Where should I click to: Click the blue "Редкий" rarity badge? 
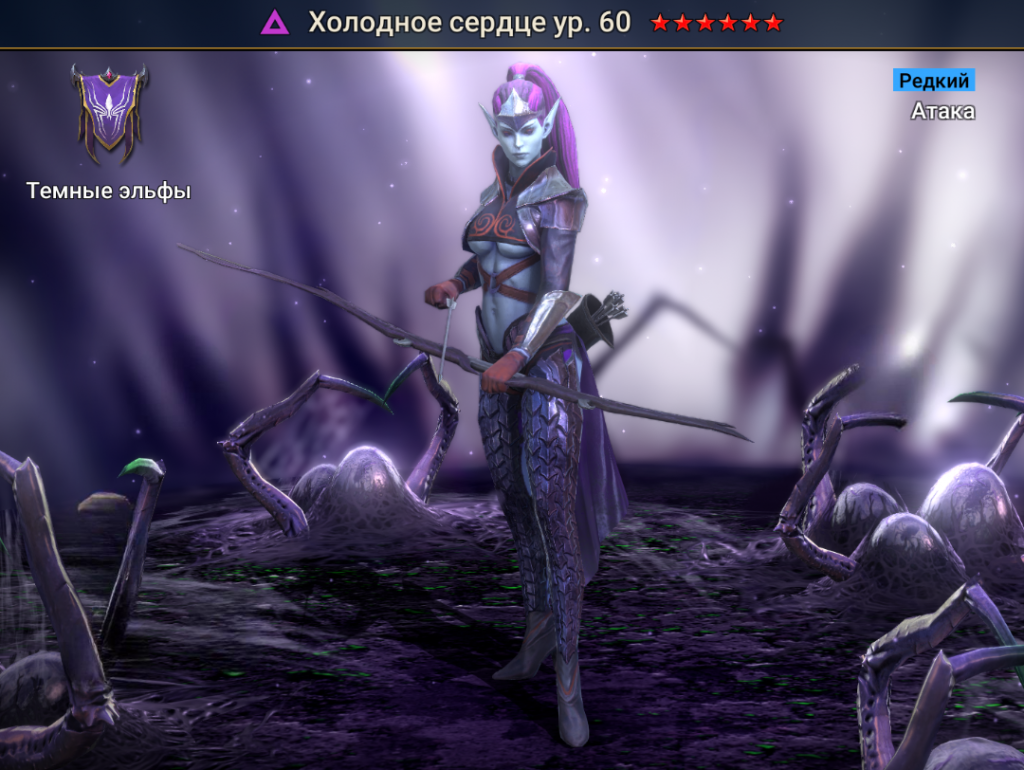click(x=933, y=80)
